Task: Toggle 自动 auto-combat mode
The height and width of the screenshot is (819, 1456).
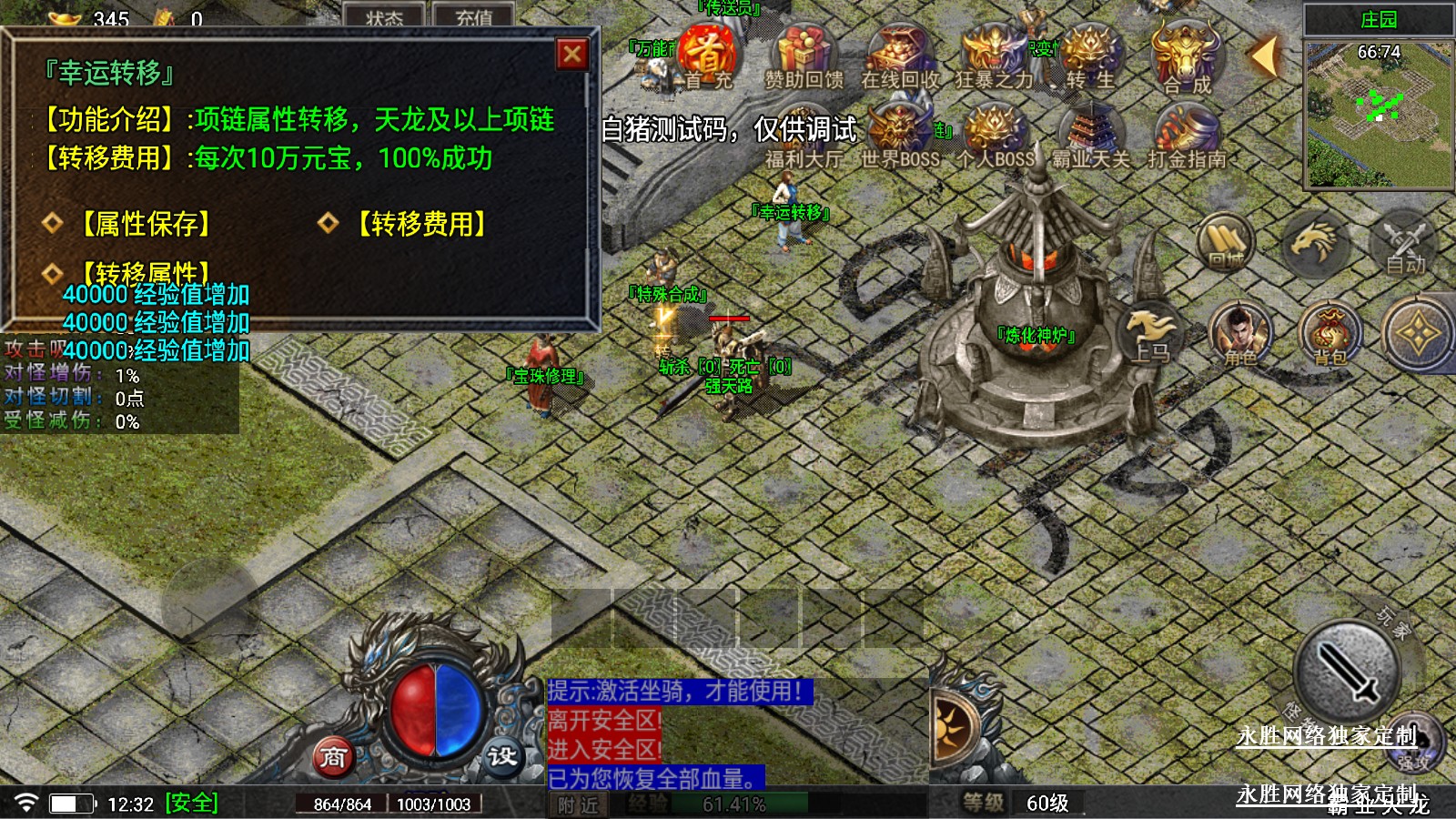Action: (x=1404, y=244)
